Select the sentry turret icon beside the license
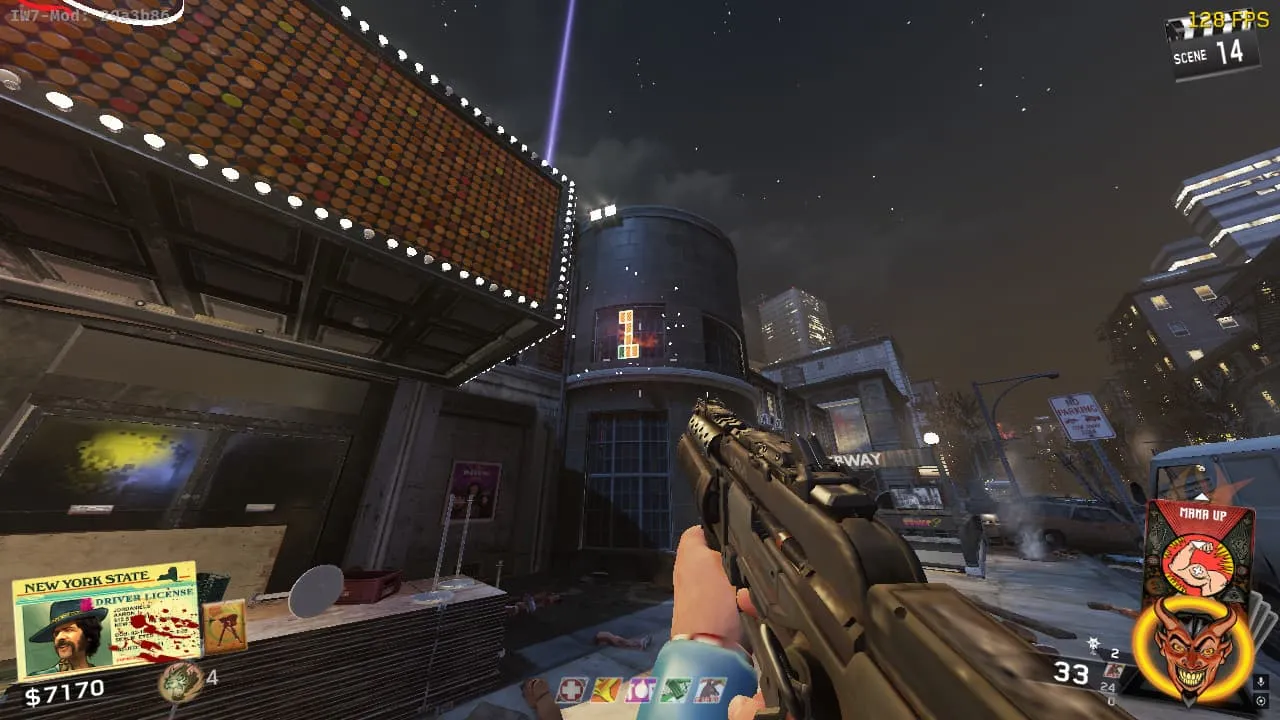1280x720 pixels. [x=223, y=627]
